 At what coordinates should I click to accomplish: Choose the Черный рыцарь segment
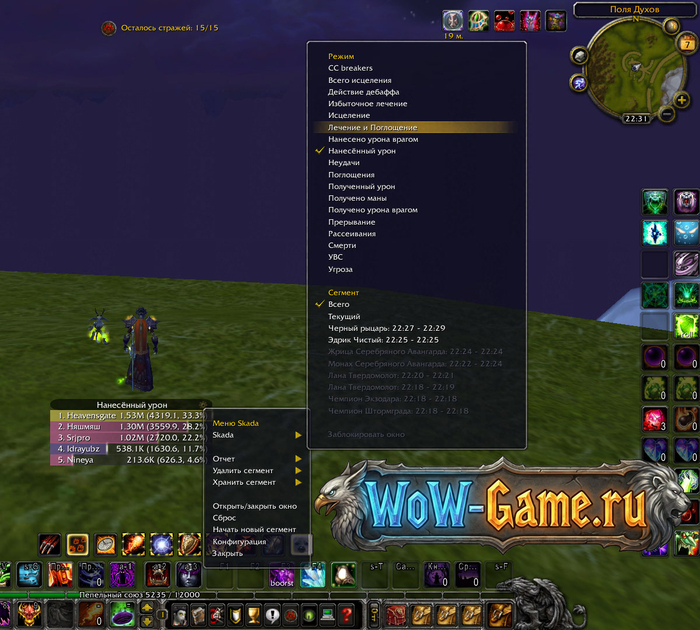click(386, 328)
